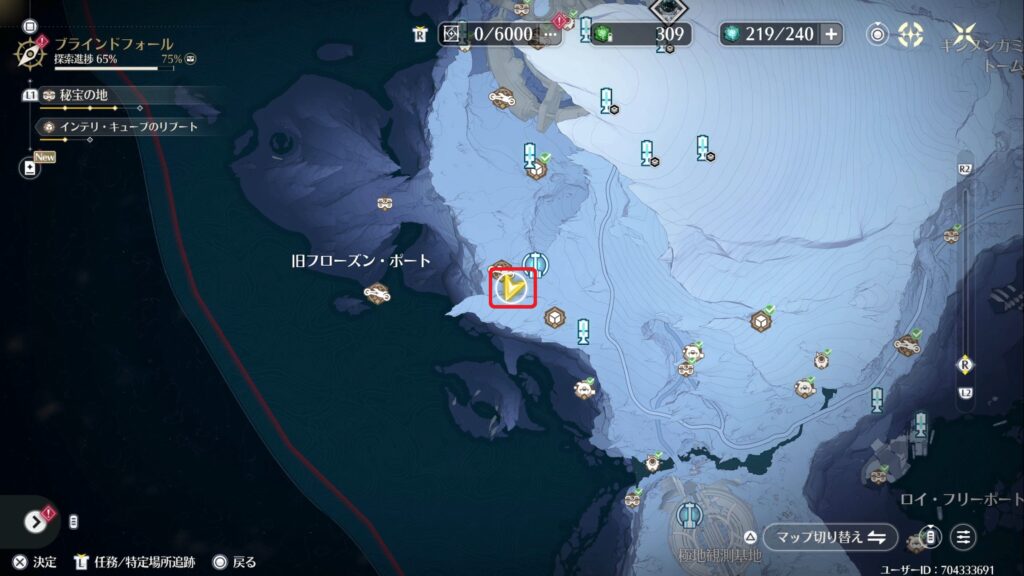This screenshot has height=576, width=1024.
Task: Select the cube marker right of the player arrow
Action: click(552, 318)
